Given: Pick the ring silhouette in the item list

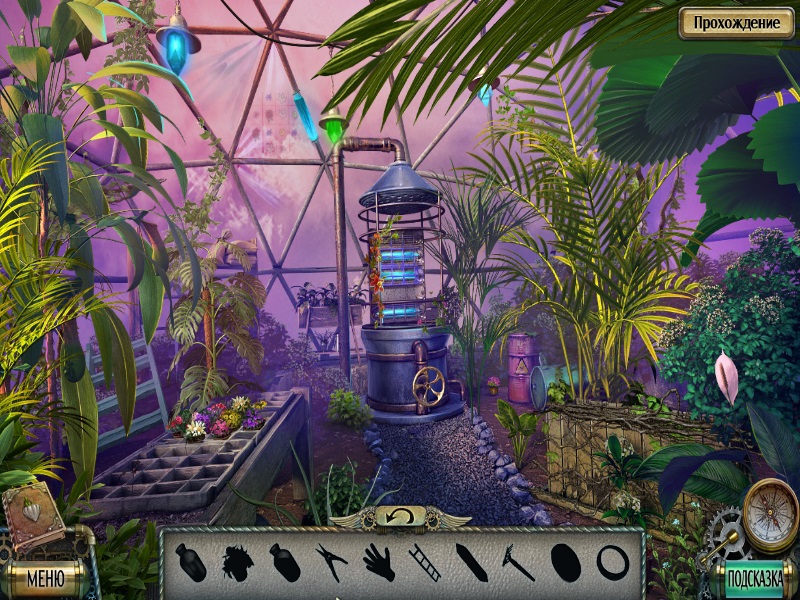Looking at the screenshot, I should [611, 561].
